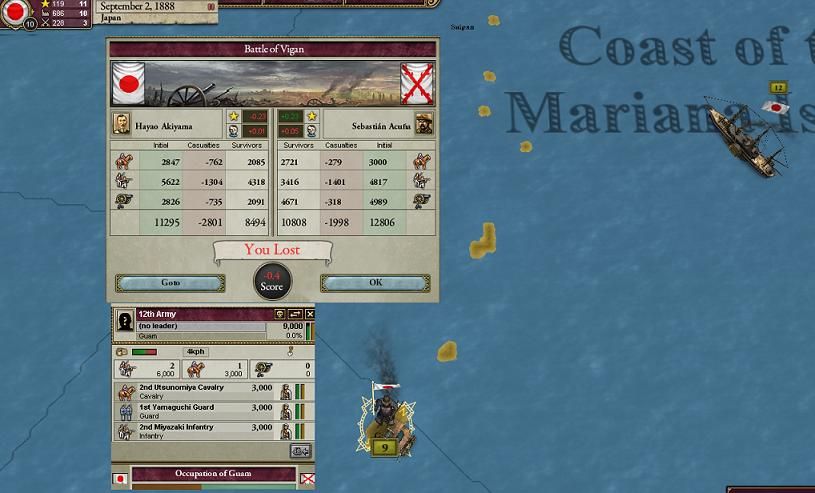Image resolution: width=815 pixels, height=493 pixels.
Task: View general Hayao Akiyama's portrait
Action: [x=120, y=126]
